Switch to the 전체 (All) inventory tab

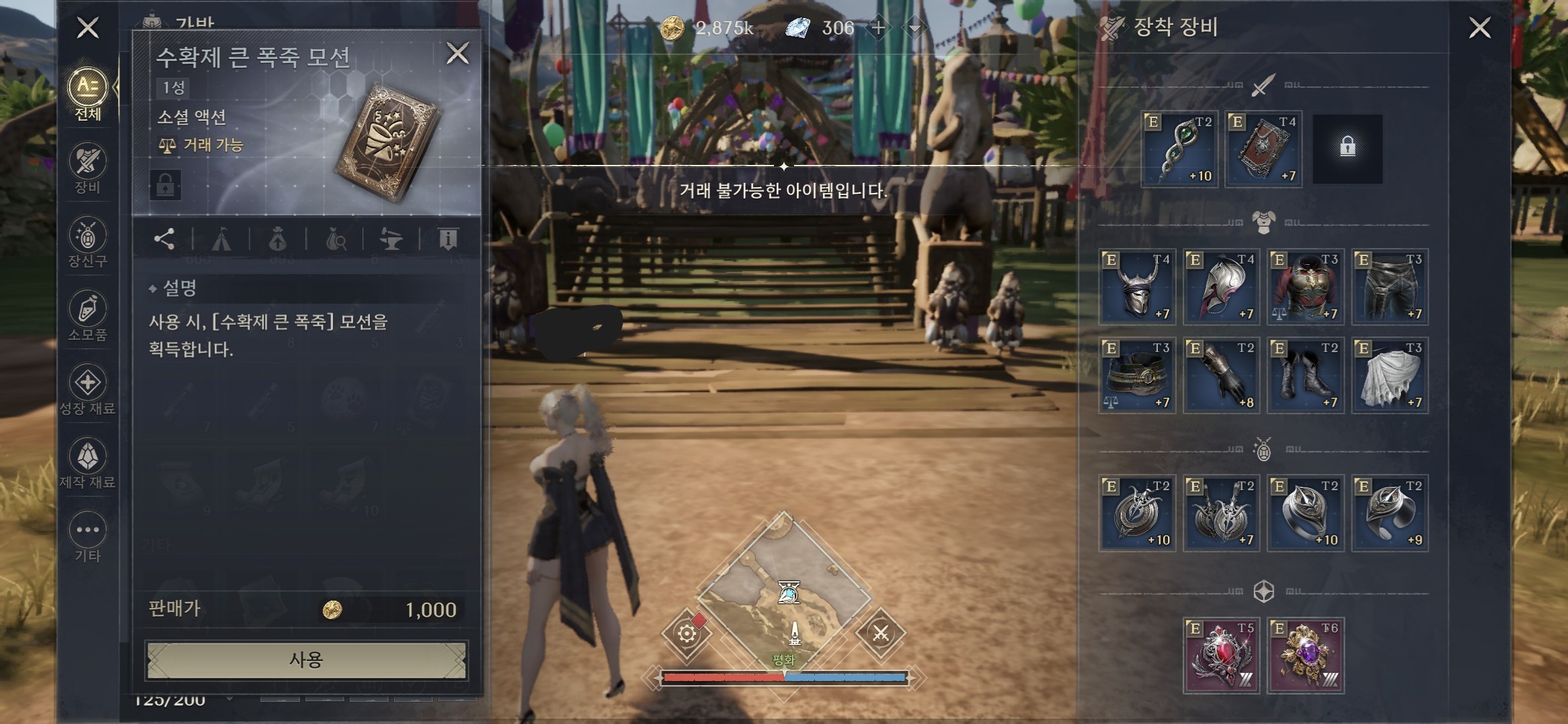tap(88, 95)
